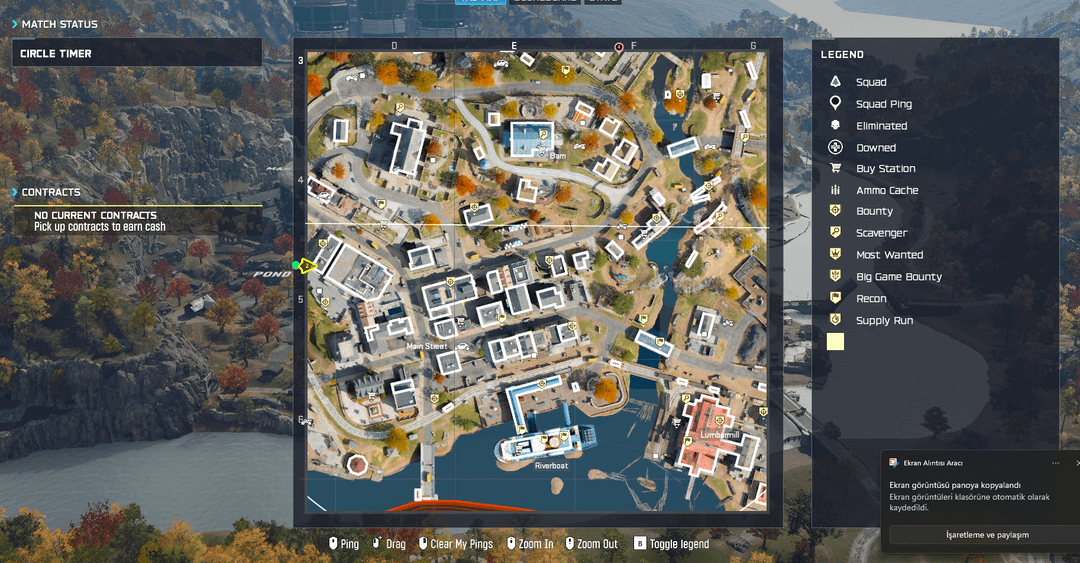The width and height of the screenshot is (1080, 563).
Task: Choose the Squad Ping legend entry
Action: pos(883,104)
